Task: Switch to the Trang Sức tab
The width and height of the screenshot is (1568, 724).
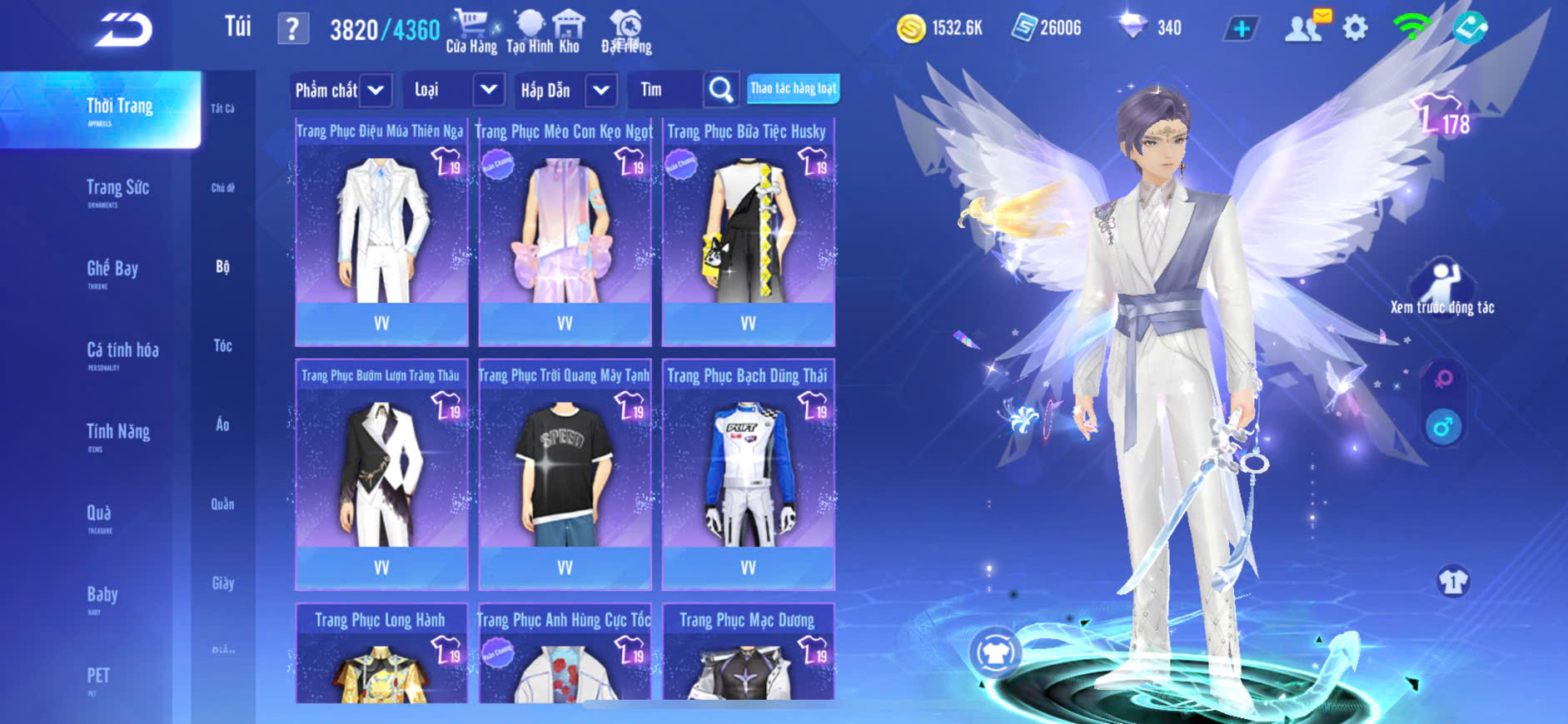Action: (117, 190)
